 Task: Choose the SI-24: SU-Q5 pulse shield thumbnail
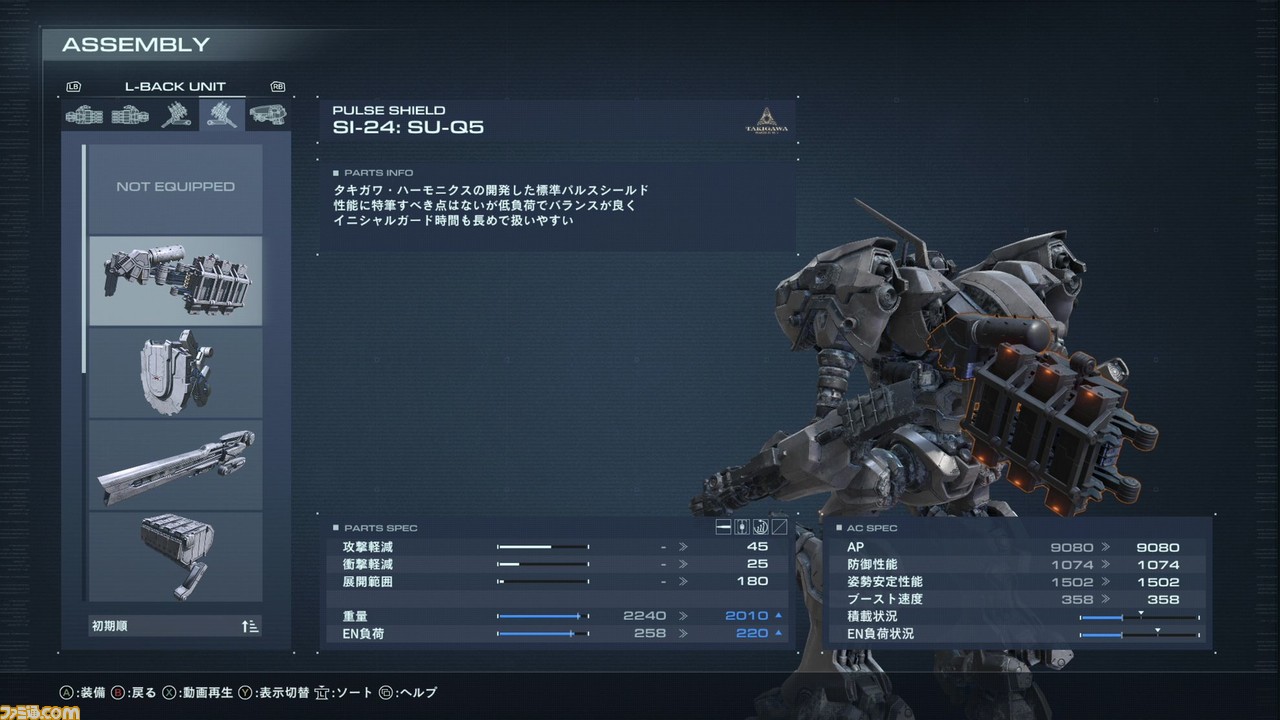point(175,281)
